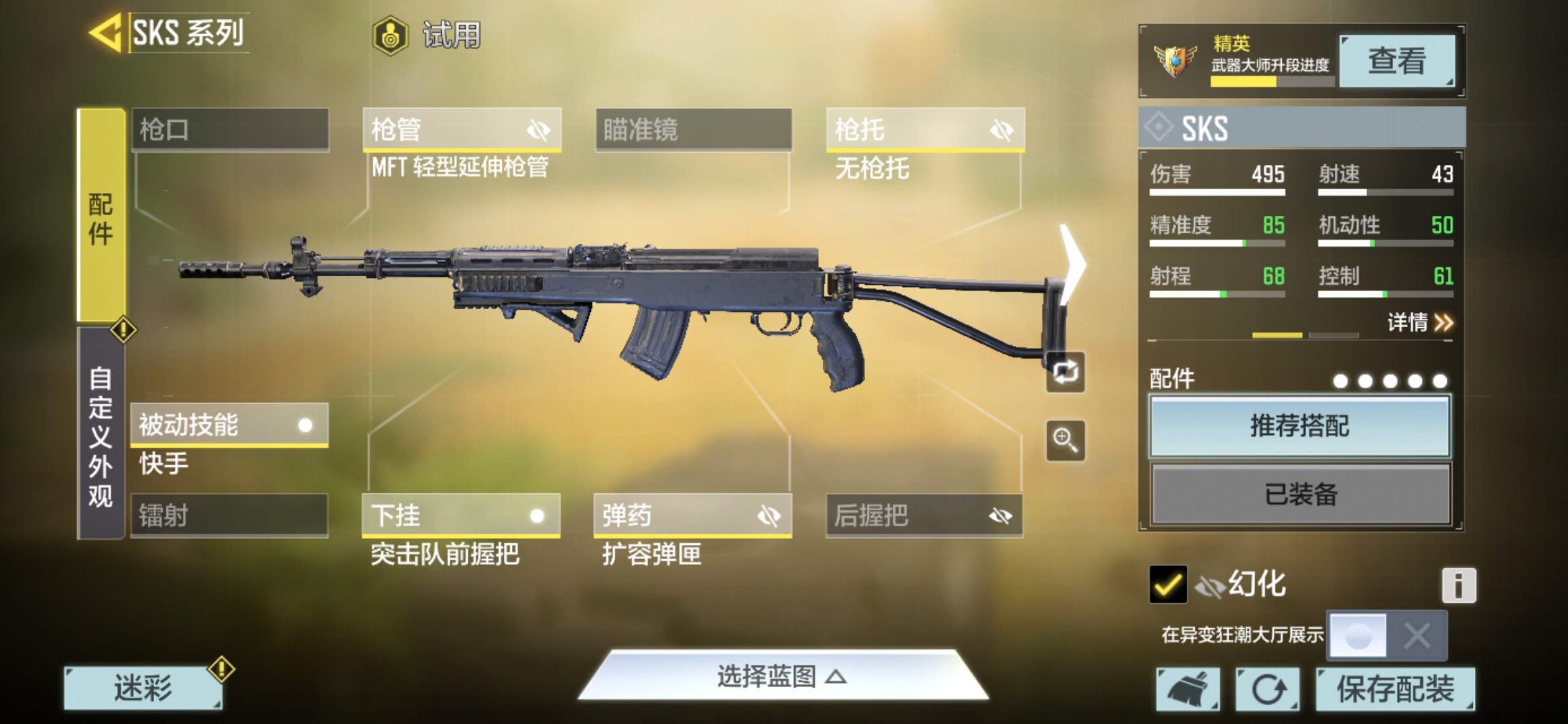Show 详情 weapon stat details
Image resolution: width=1568 pixels, height=724 pixels.
pyautogui.click(x=1419, y=323)
